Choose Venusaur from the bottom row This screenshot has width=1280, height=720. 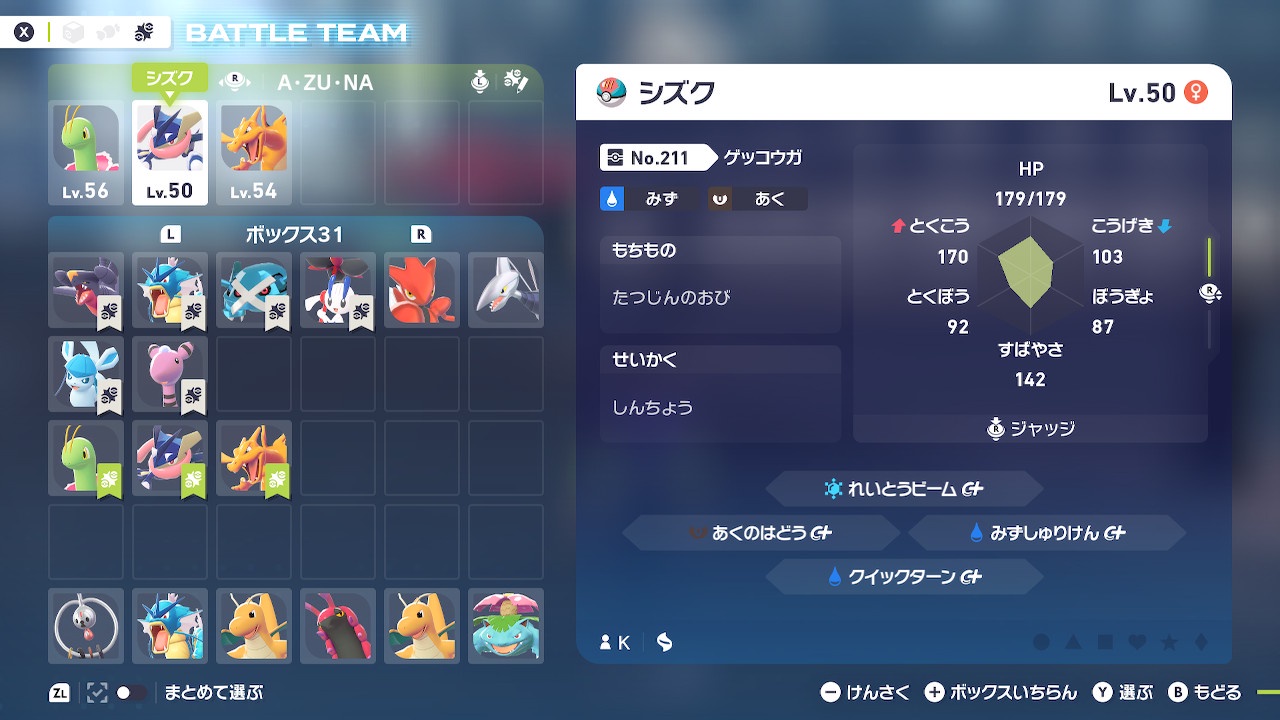506,626
